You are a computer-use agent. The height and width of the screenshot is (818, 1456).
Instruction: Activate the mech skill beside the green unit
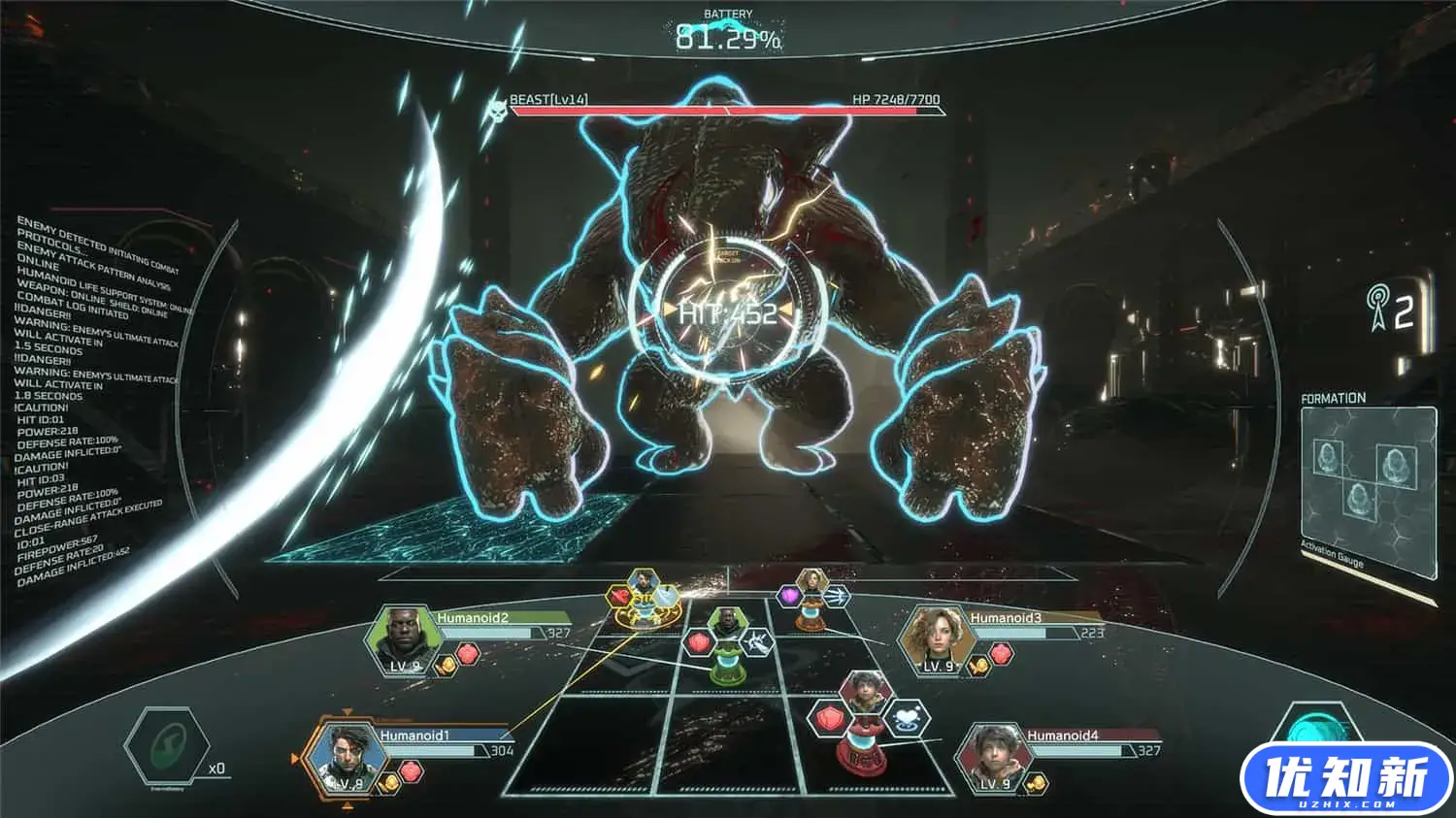tap(756, 641)
